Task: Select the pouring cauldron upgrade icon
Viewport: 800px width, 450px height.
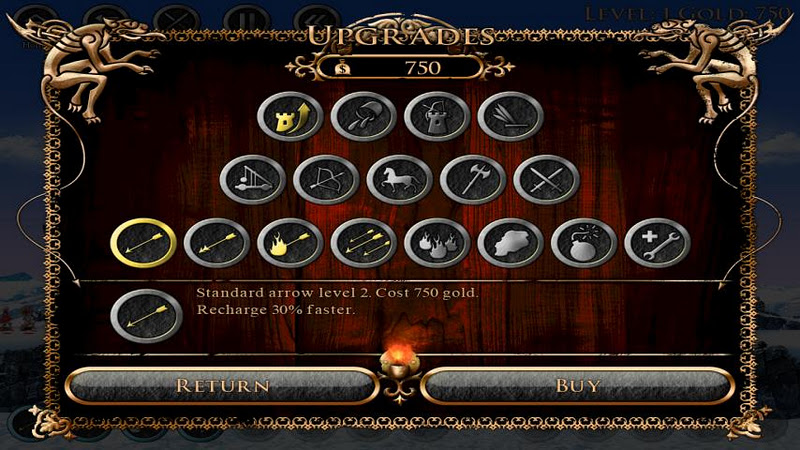Action: 363,118
